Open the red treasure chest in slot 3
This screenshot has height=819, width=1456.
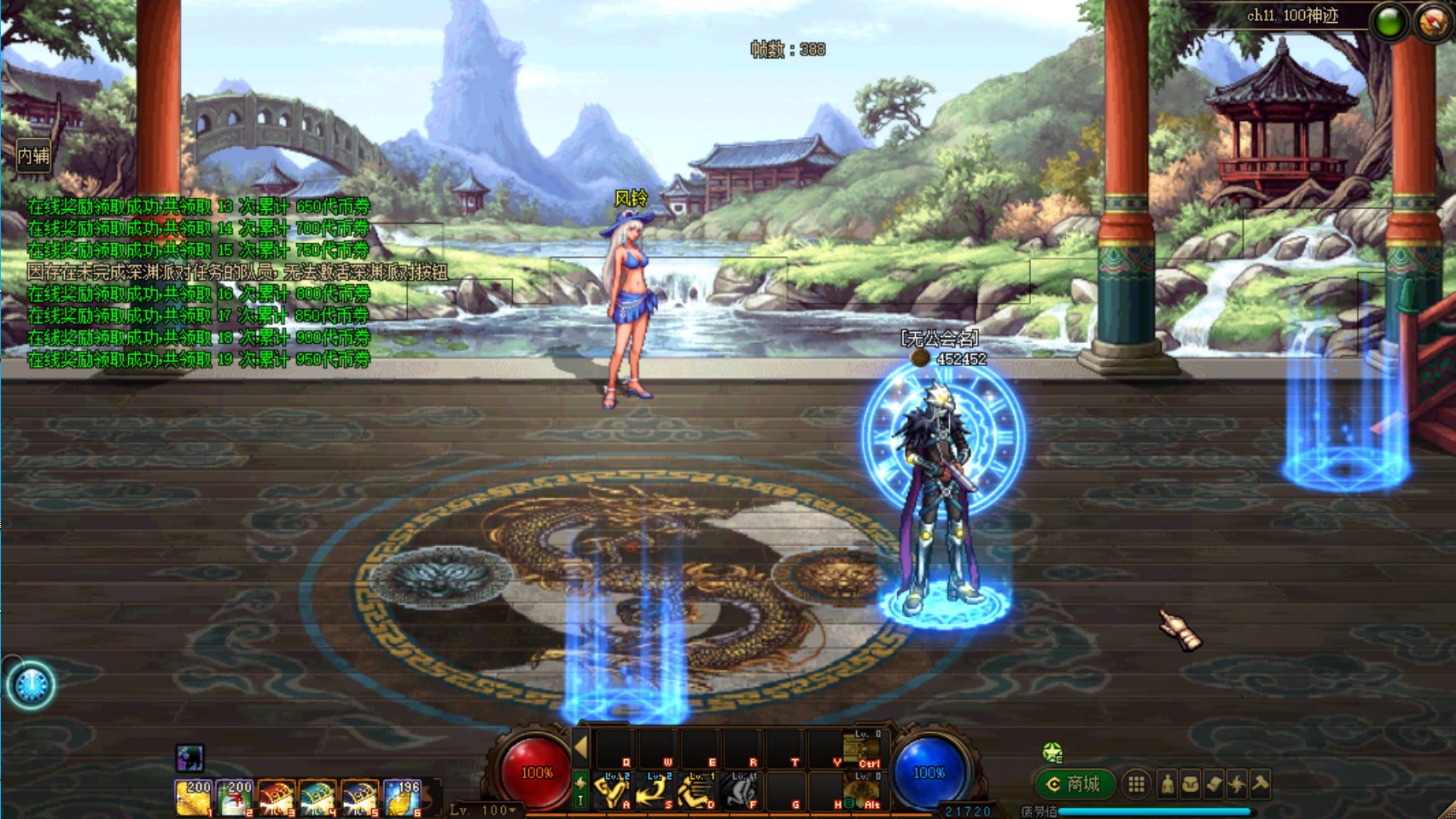(277, 798)
